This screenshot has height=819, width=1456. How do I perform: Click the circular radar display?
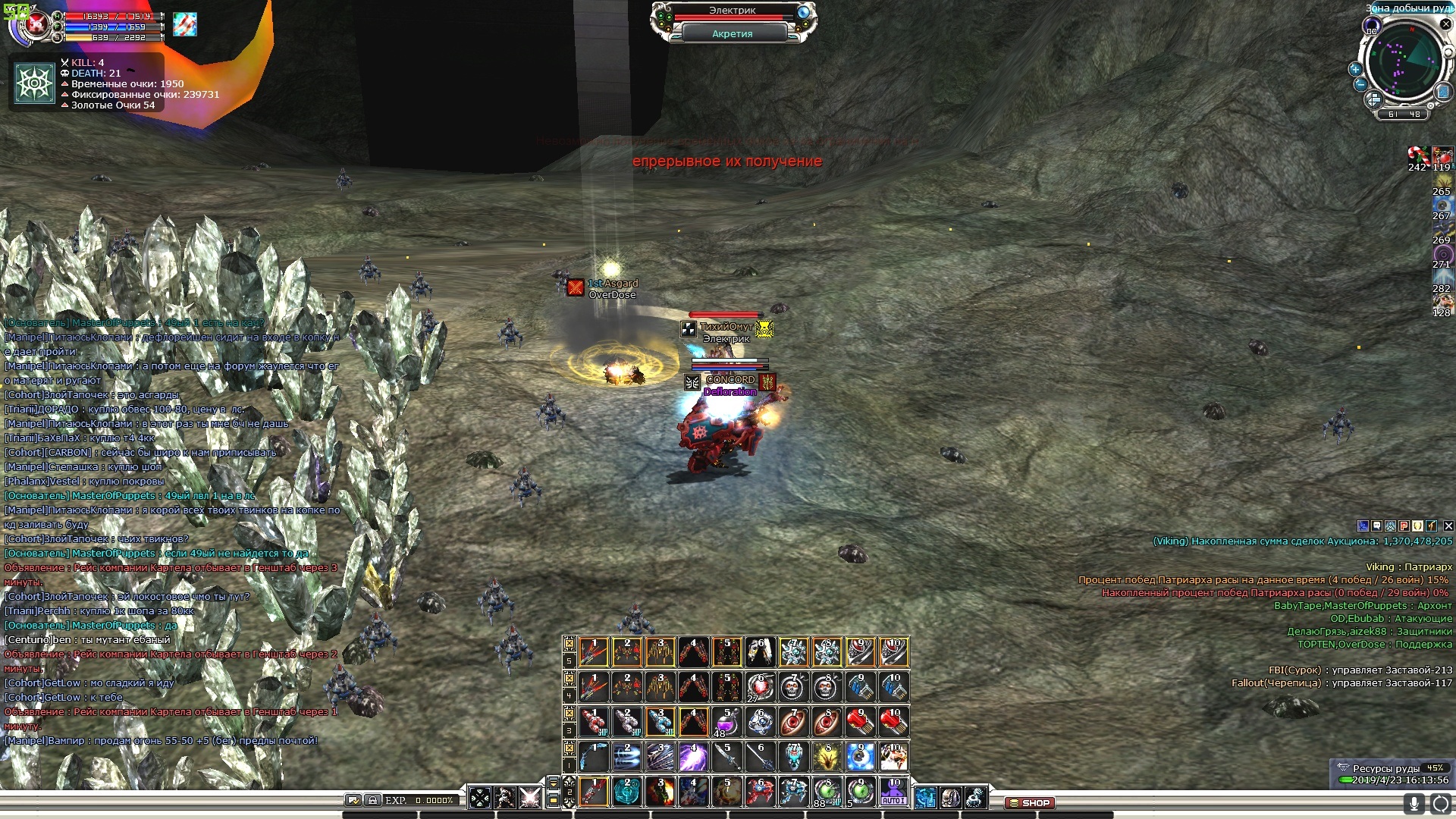1405,61
